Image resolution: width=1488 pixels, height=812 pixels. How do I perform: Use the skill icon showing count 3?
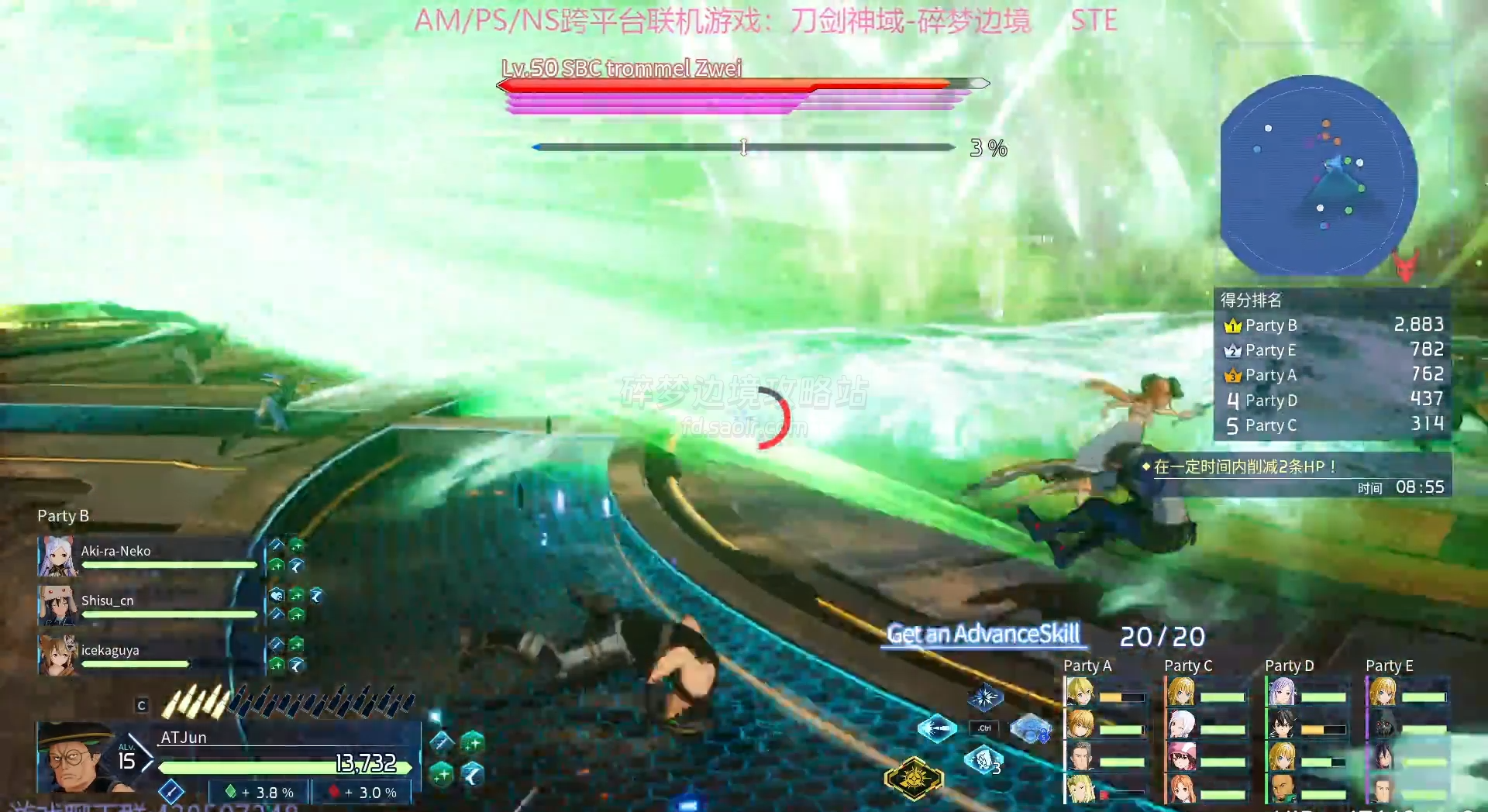click(984, 759)
